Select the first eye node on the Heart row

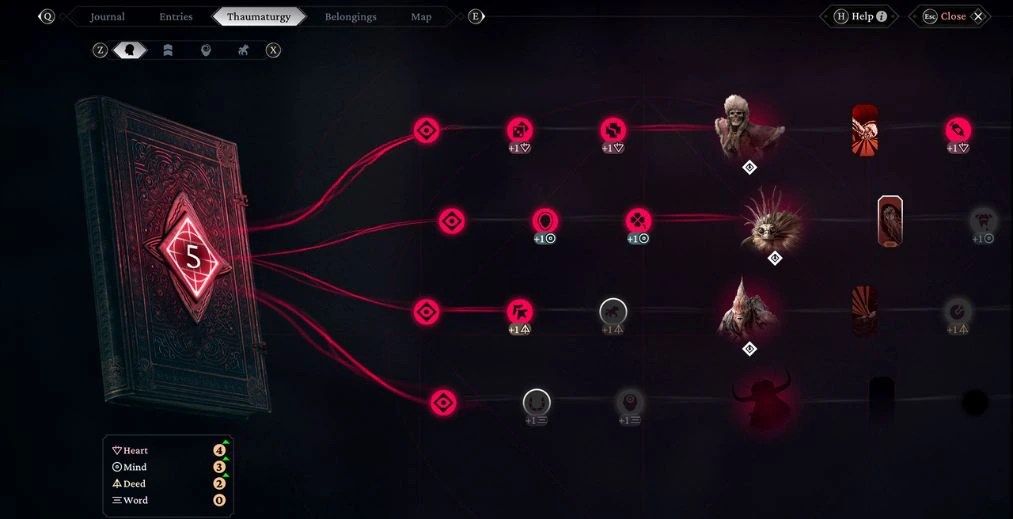pyautogui.click(x=427, y=131)
